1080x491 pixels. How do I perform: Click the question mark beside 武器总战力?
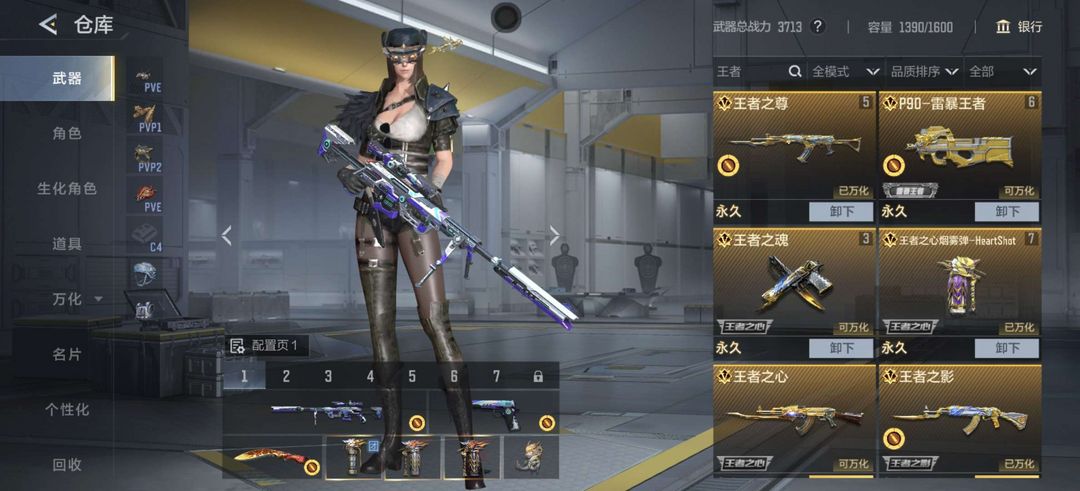[x=817, y=27]
